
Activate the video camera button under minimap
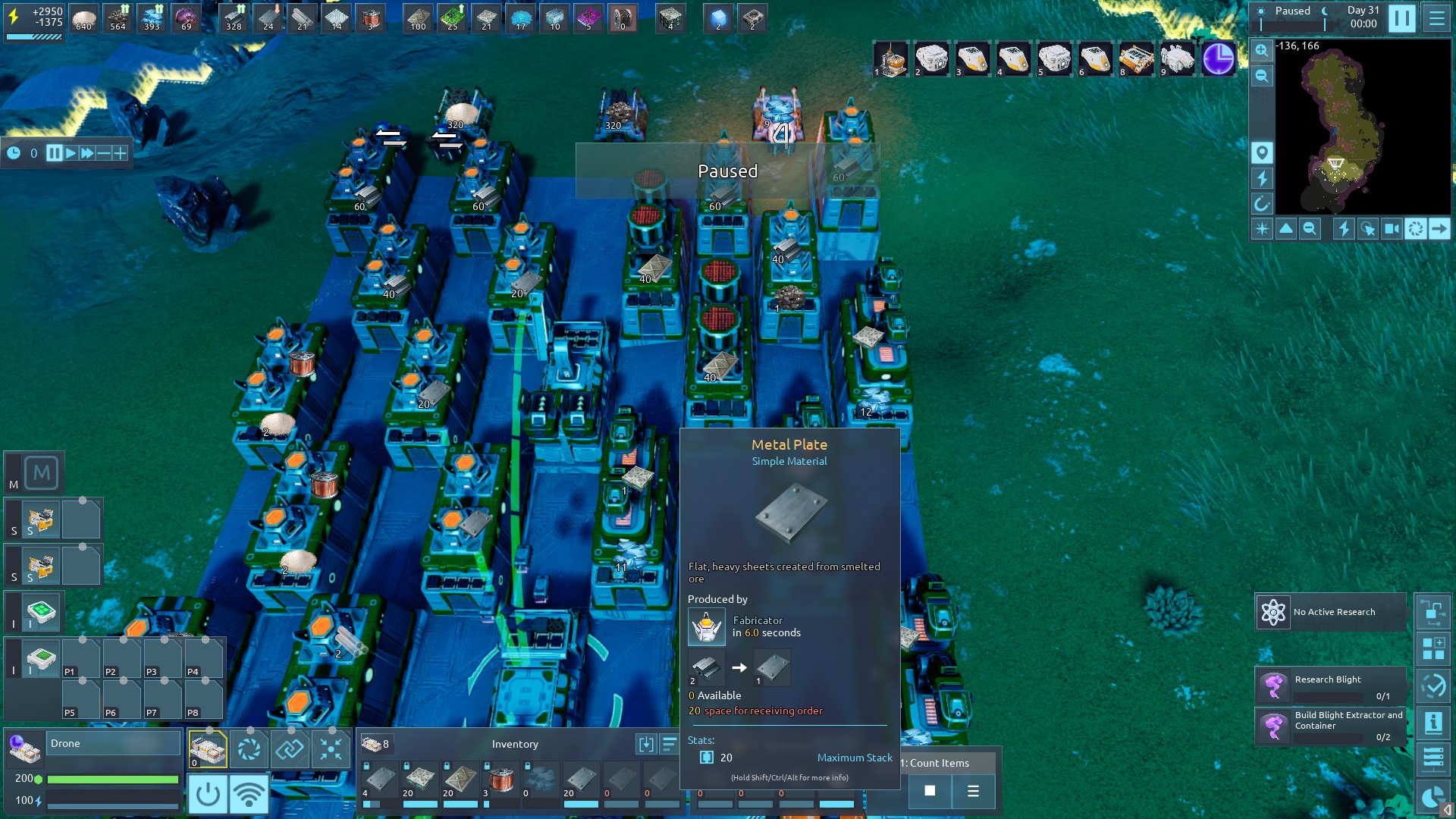pos(1392,229)
